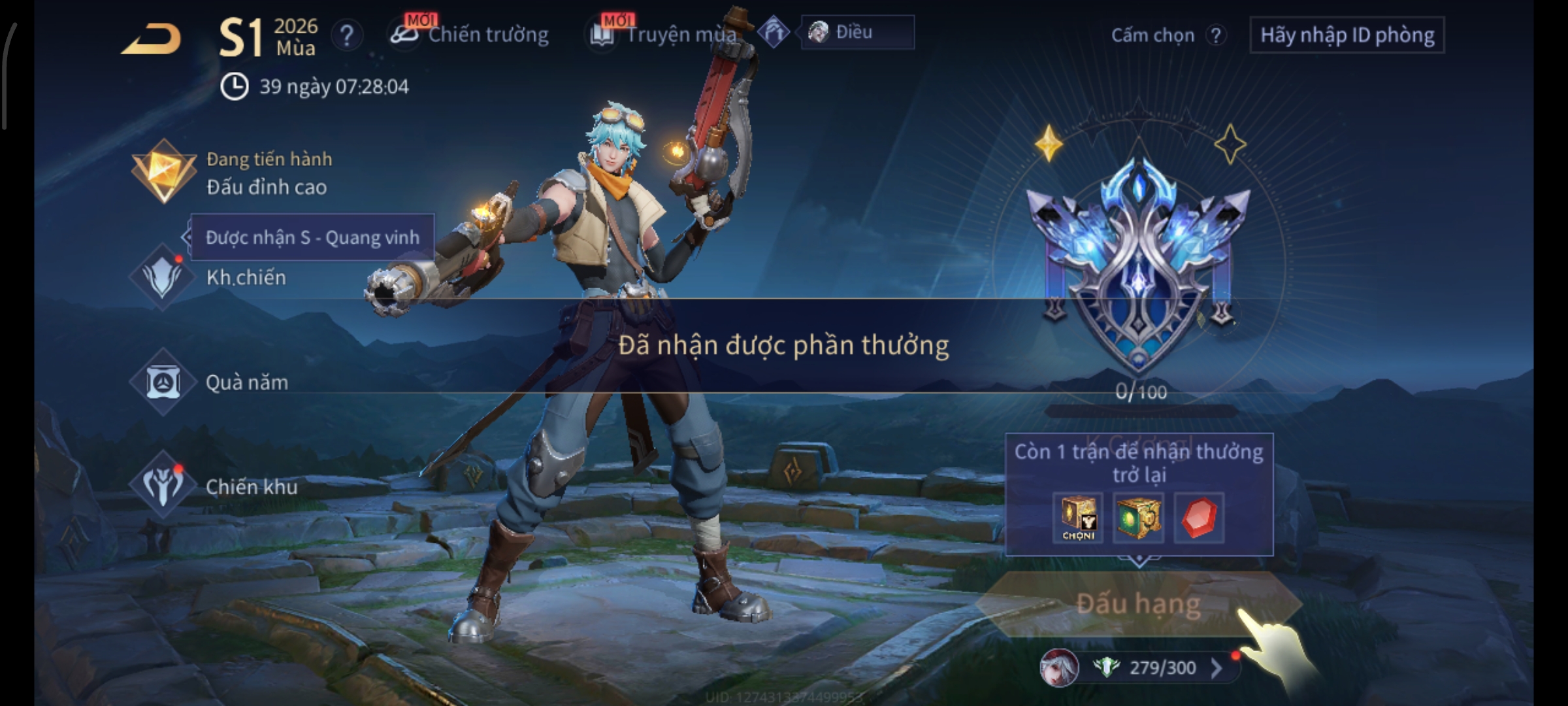The width and height of the screenshot is (1568, 706).
Task: Select the Điều hero dropdown
Action: [x=857, y=32]
